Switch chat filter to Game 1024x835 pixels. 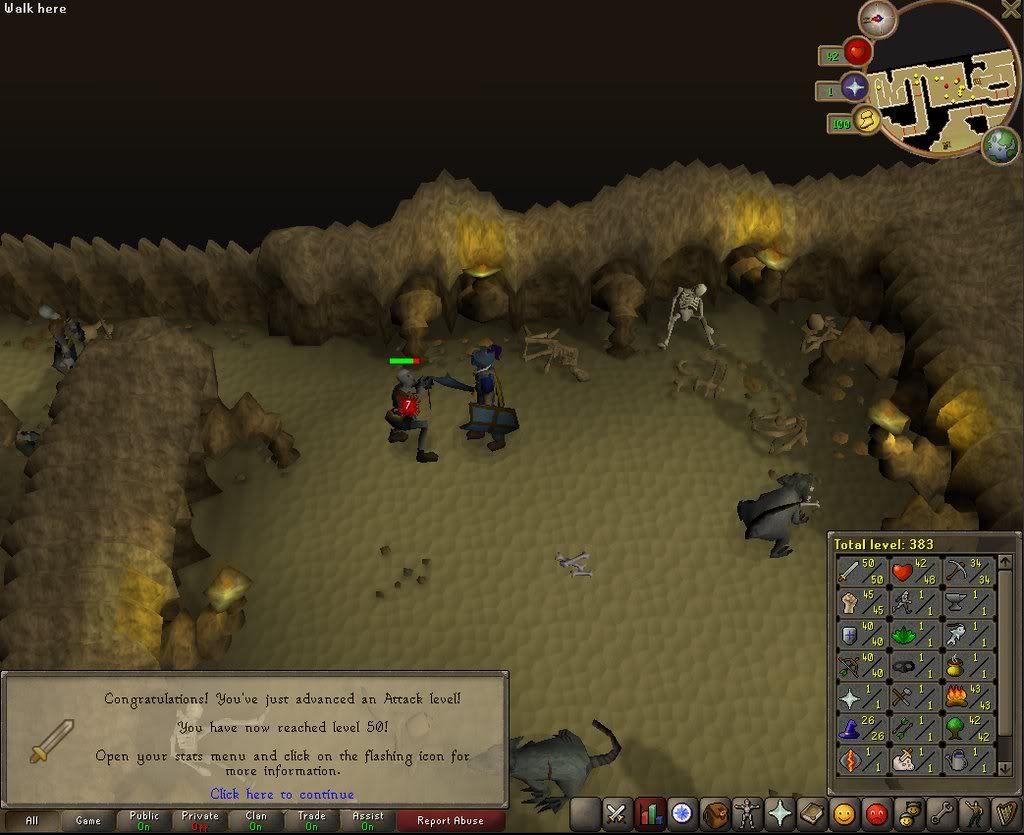[x=88, y=821]
